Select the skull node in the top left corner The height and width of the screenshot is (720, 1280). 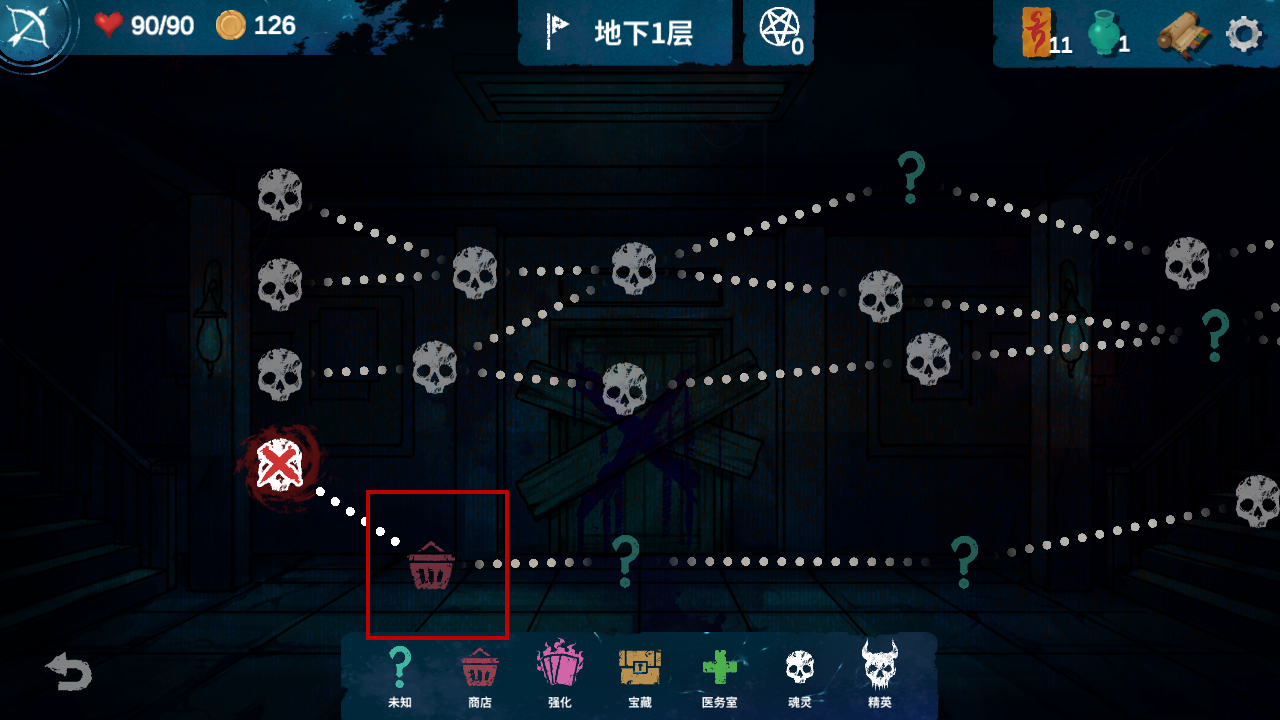coord(280,194)
